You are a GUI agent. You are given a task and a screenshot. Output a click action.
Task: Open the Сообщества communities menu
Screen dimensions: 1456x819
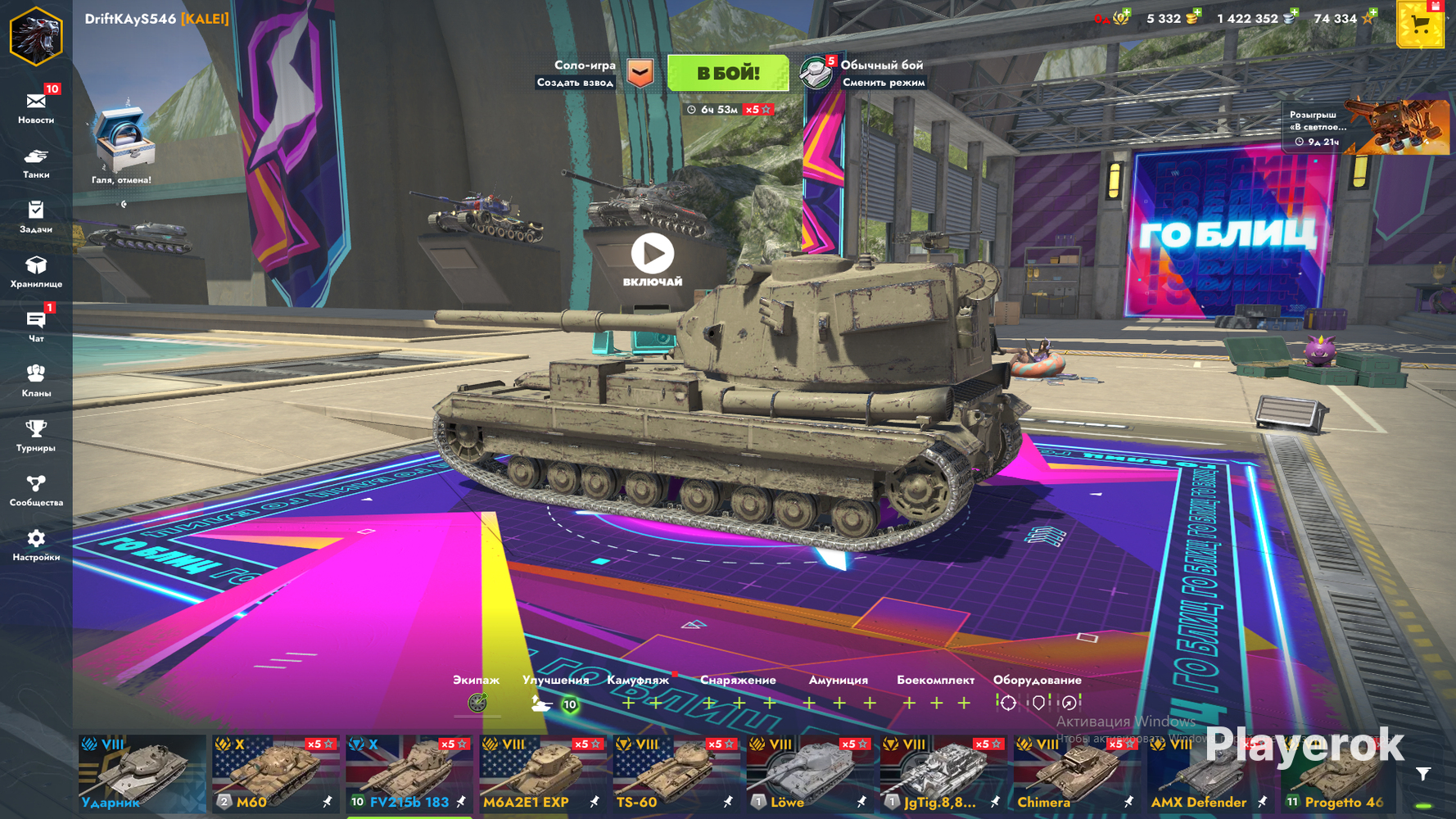pos(36,491)
